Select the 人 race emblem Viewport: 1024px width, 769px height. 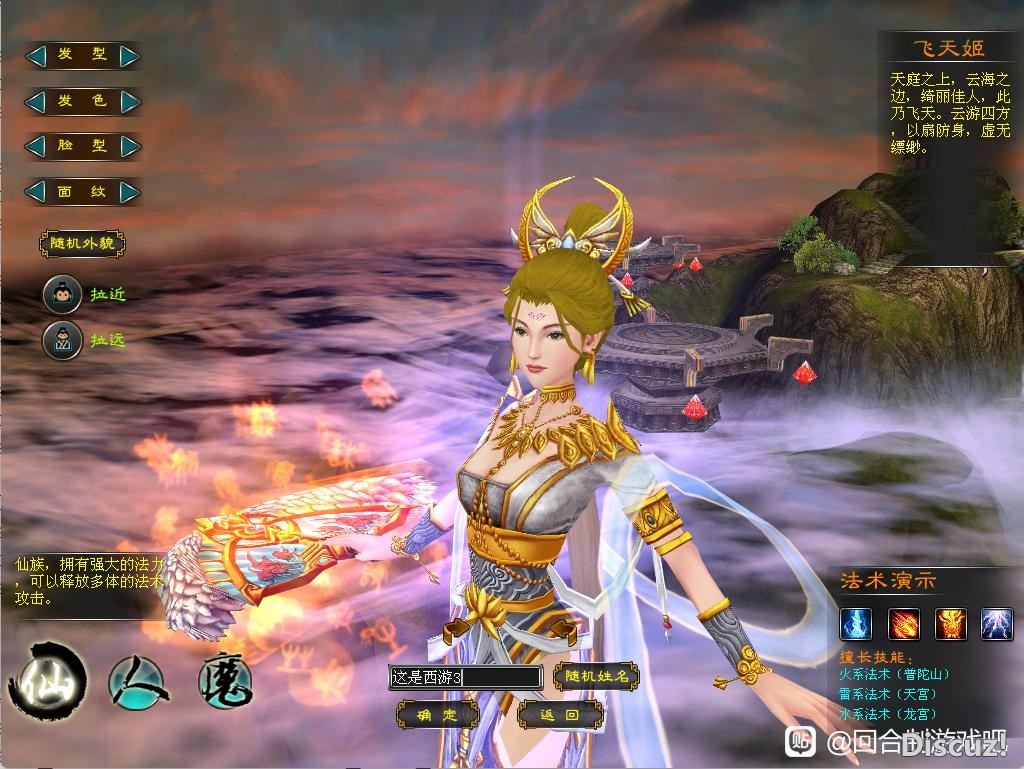pos(137,680)
